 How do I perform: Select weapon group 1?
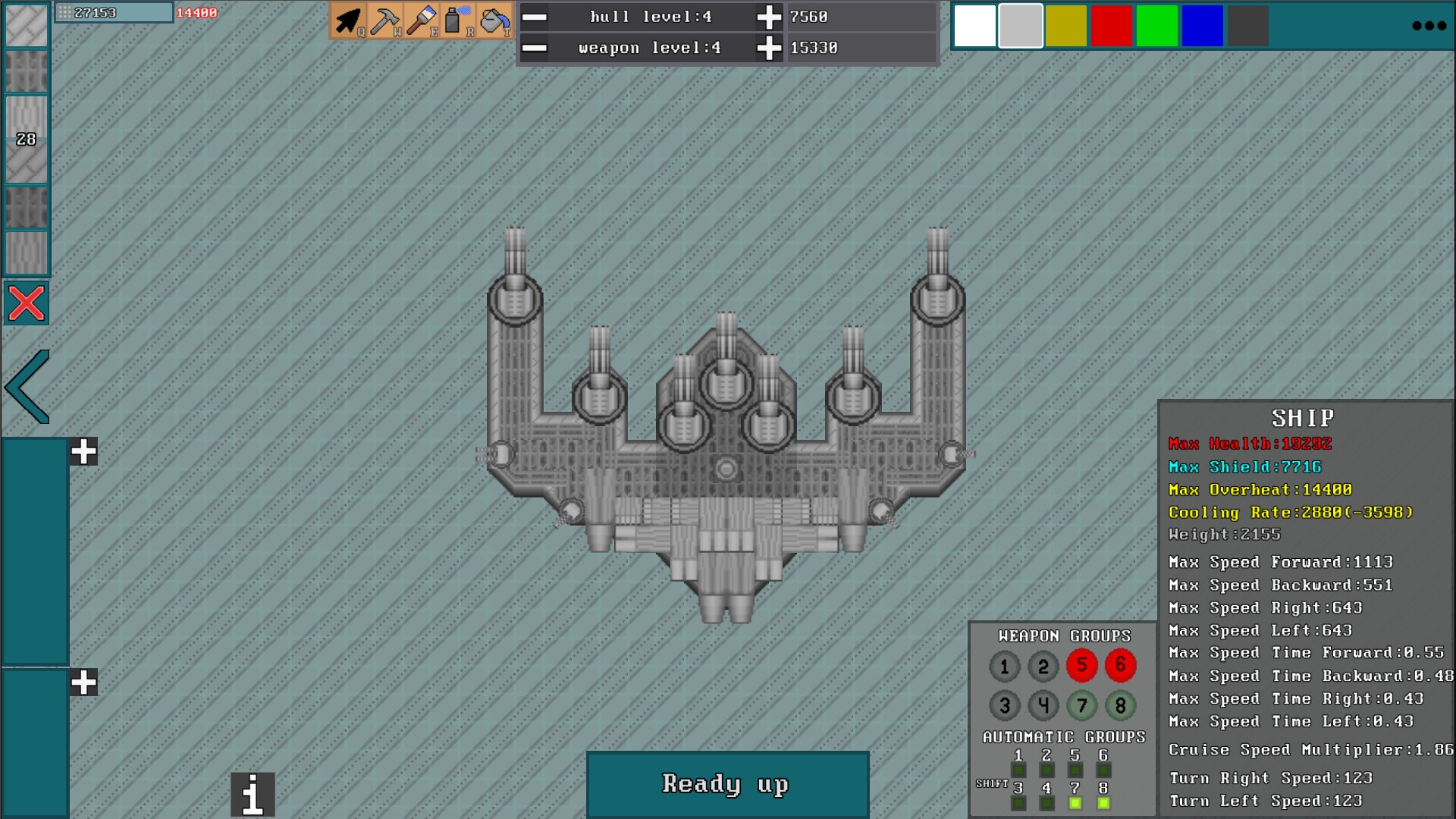(x=1004, y=667)
